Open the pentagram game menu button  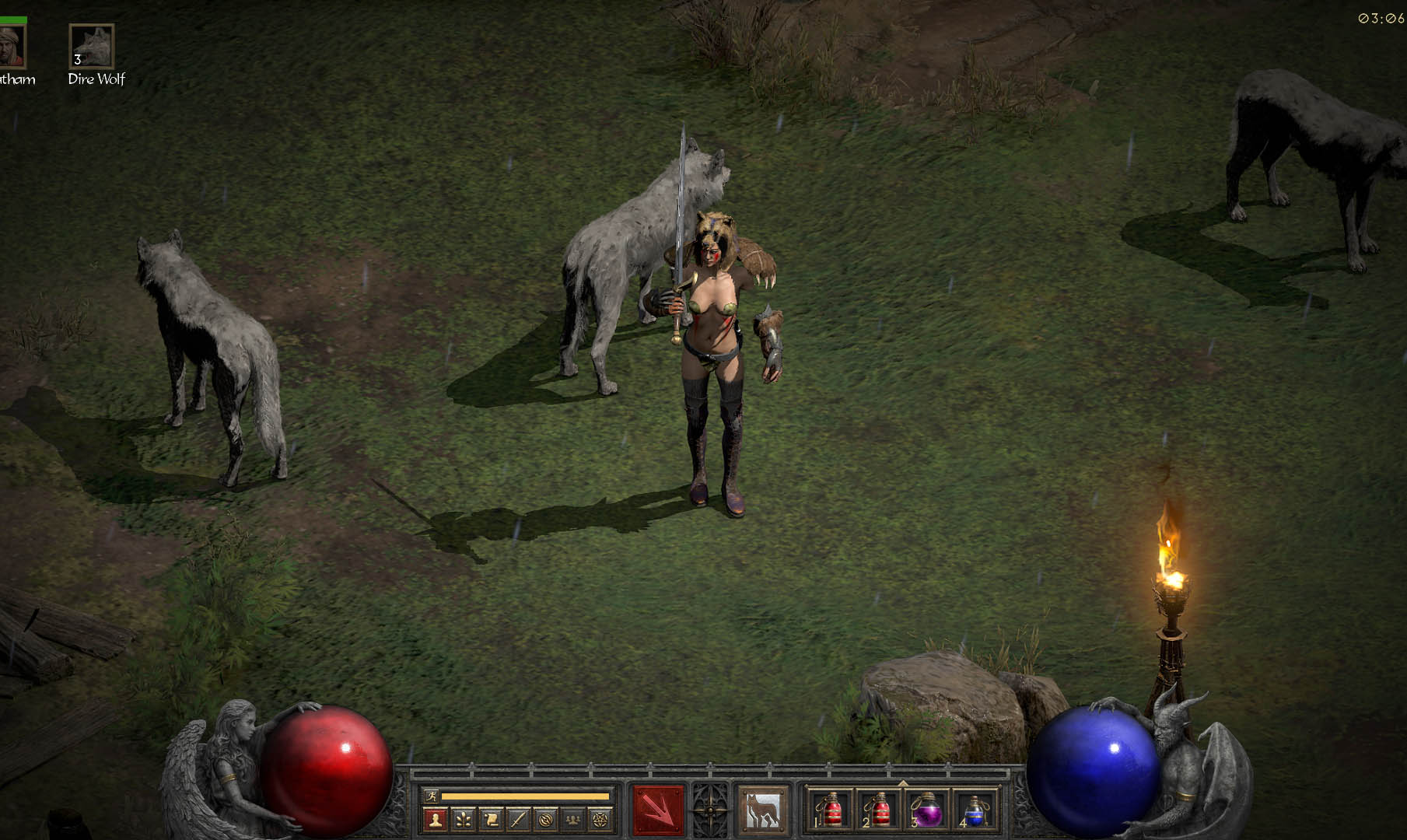click(600, 819)
